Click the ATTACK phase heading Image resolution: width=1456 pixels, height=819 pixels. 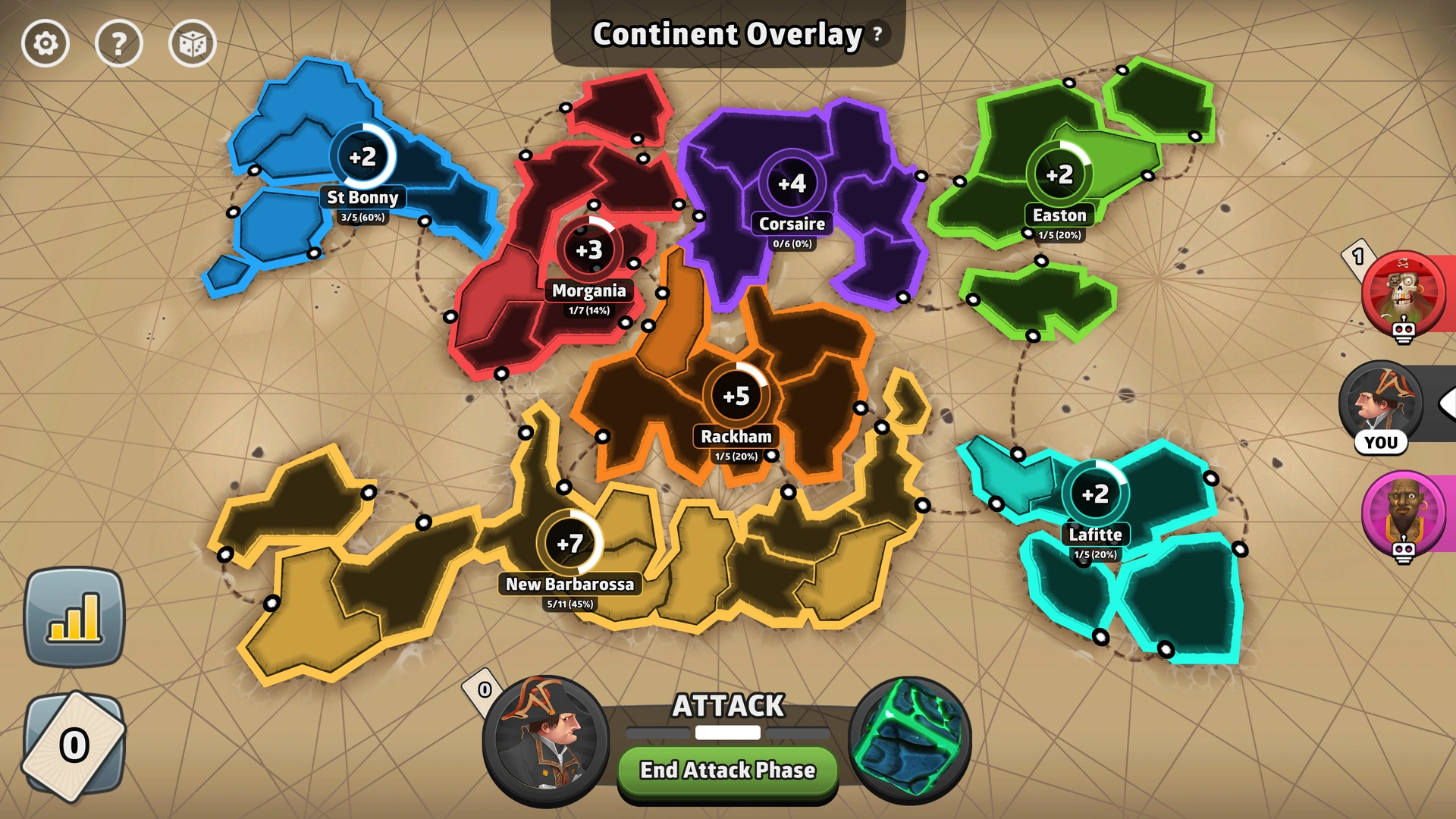[x=727, y=705]
